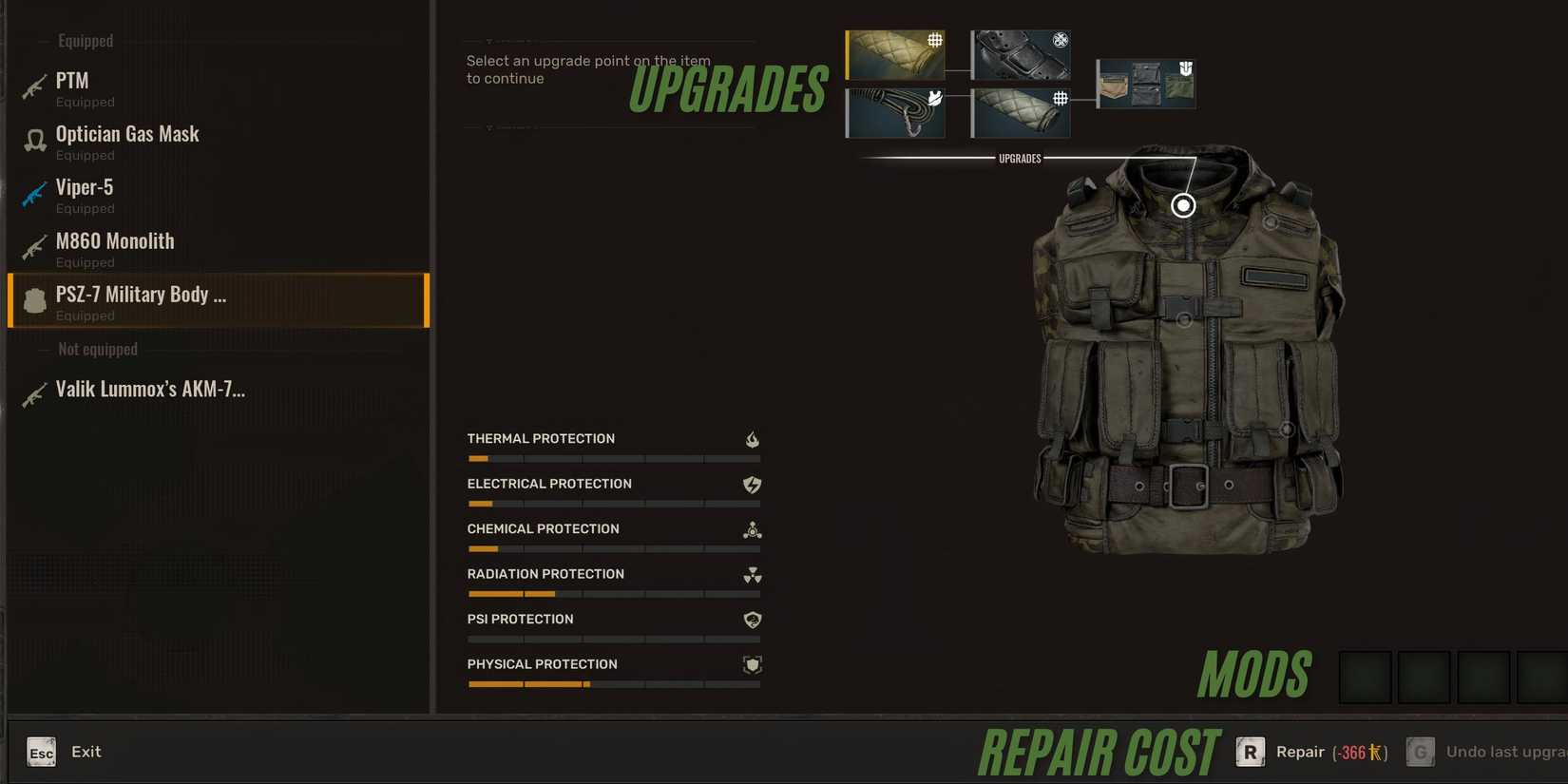Viewport: 1568px width, 784px height.
Task: Select the highlighted quilted lining upgrade
Action: click(x=893, y=54)
